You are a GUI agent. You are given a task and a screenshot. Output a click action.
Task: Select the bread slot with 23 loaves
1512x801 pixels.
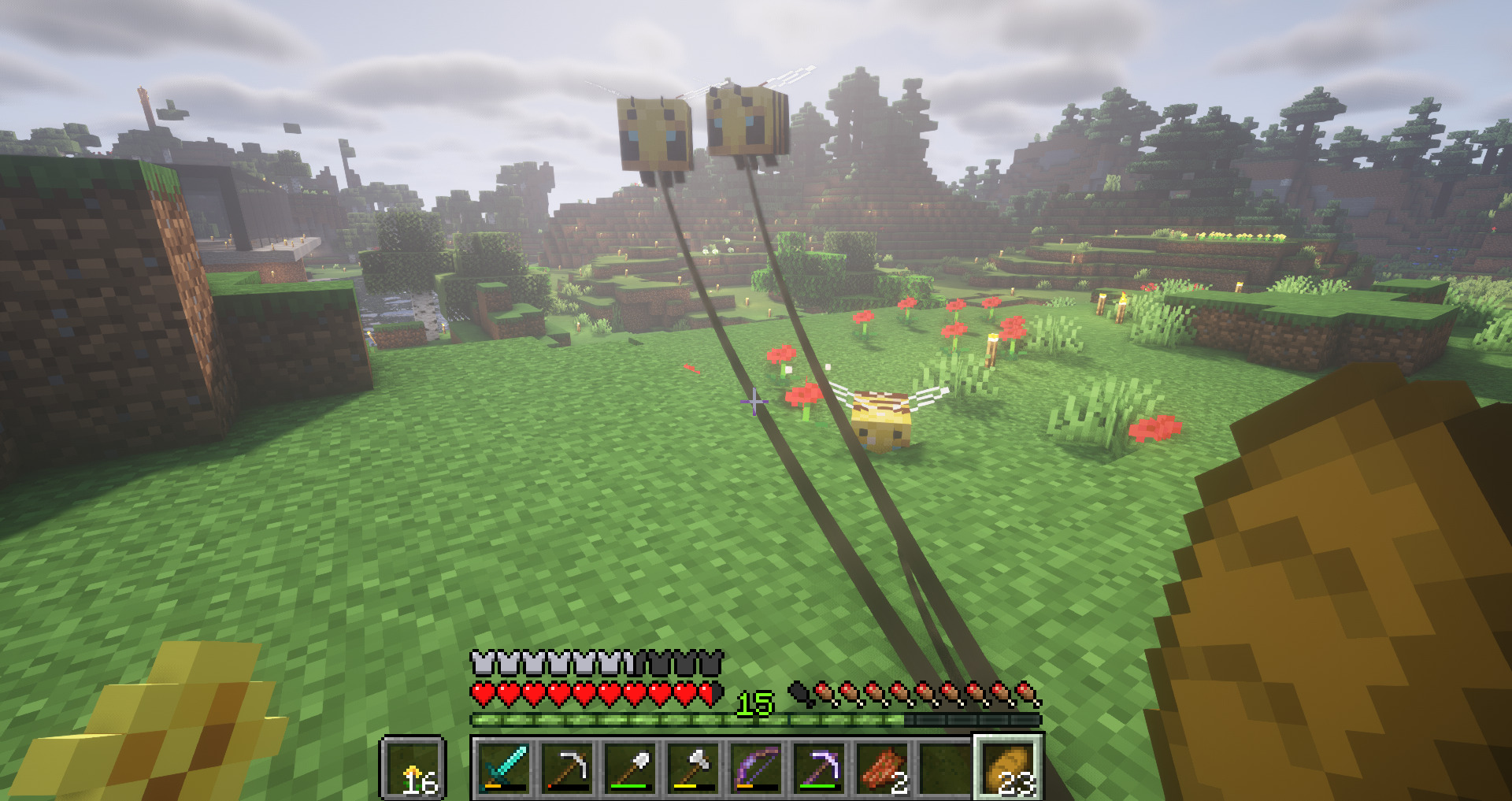[x=1009, y=766]
